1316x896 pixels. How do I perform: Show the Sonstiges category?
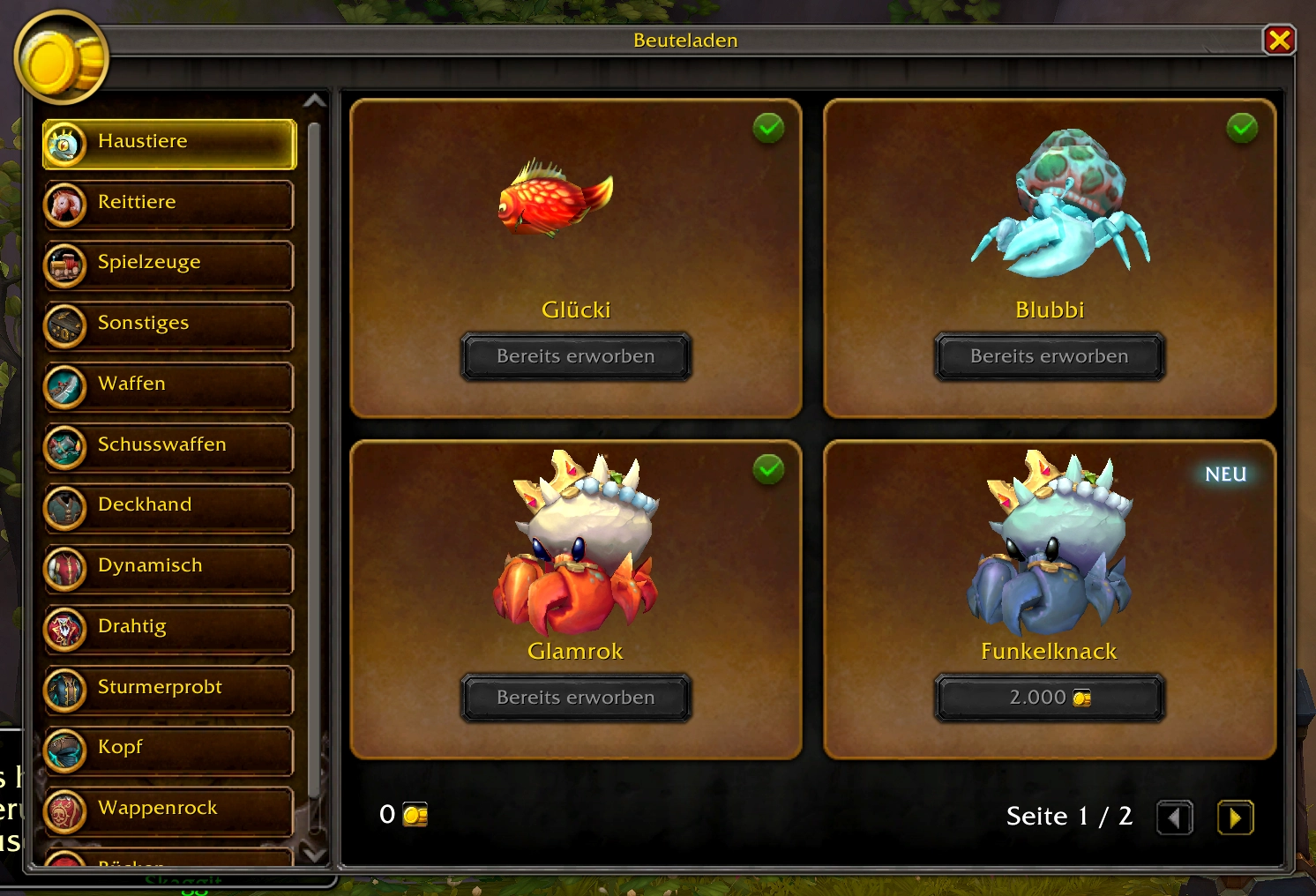pyautogui.click(x=169, y=325)
